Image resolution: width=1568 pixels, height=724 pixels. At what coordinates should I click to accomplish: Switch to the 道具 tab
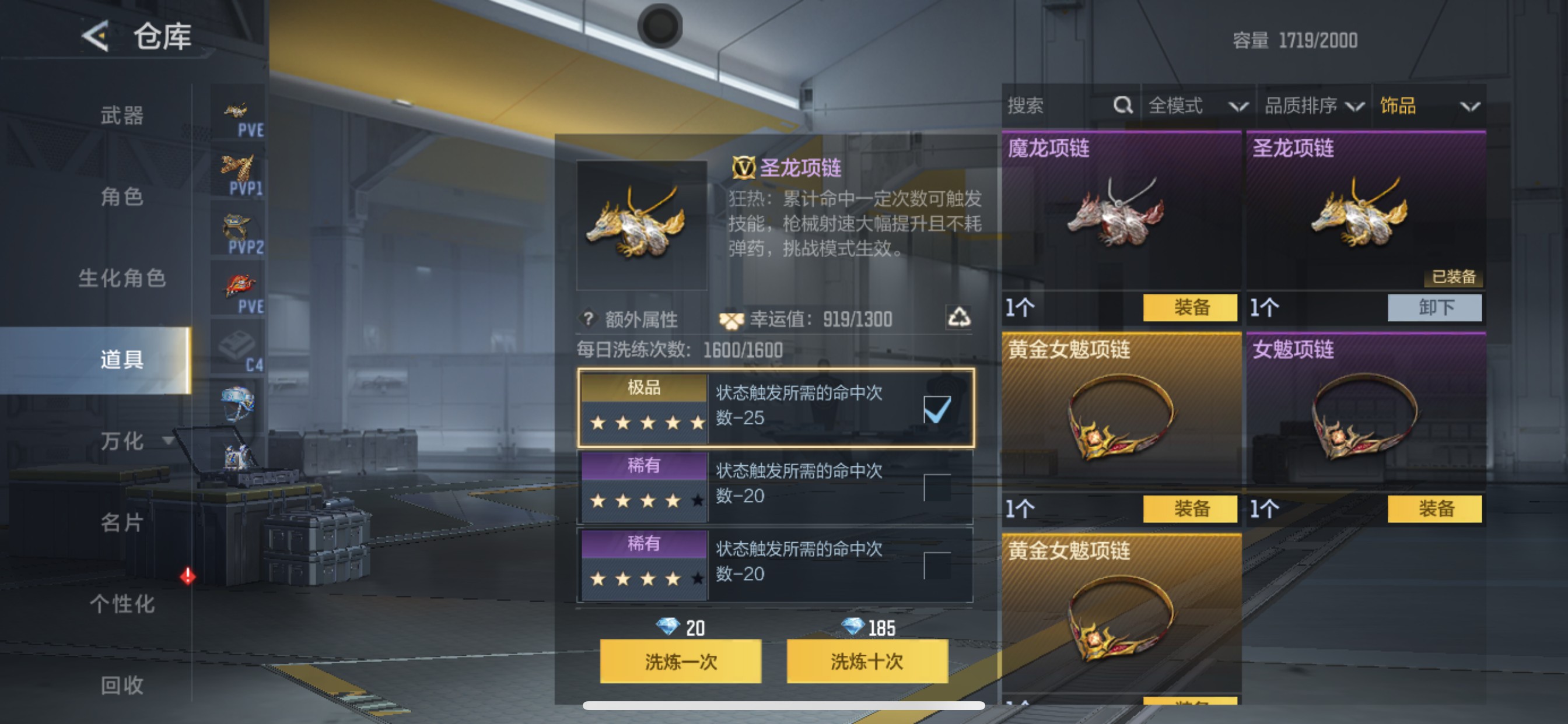coord(121,360)
